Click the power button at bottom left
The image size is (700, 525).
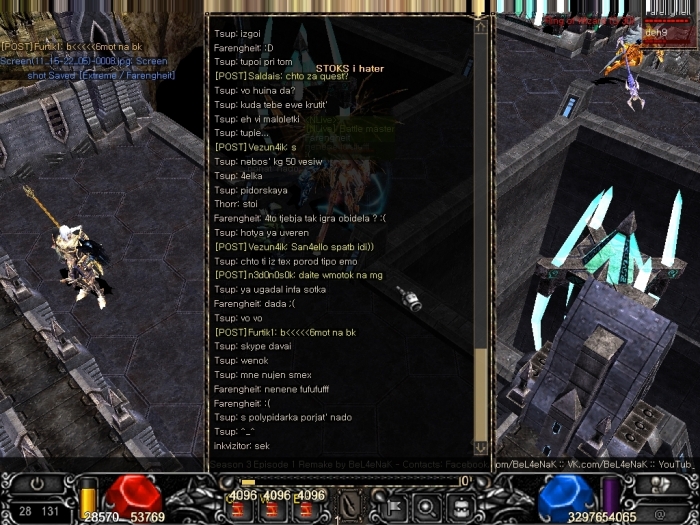[x=37, y=483]
